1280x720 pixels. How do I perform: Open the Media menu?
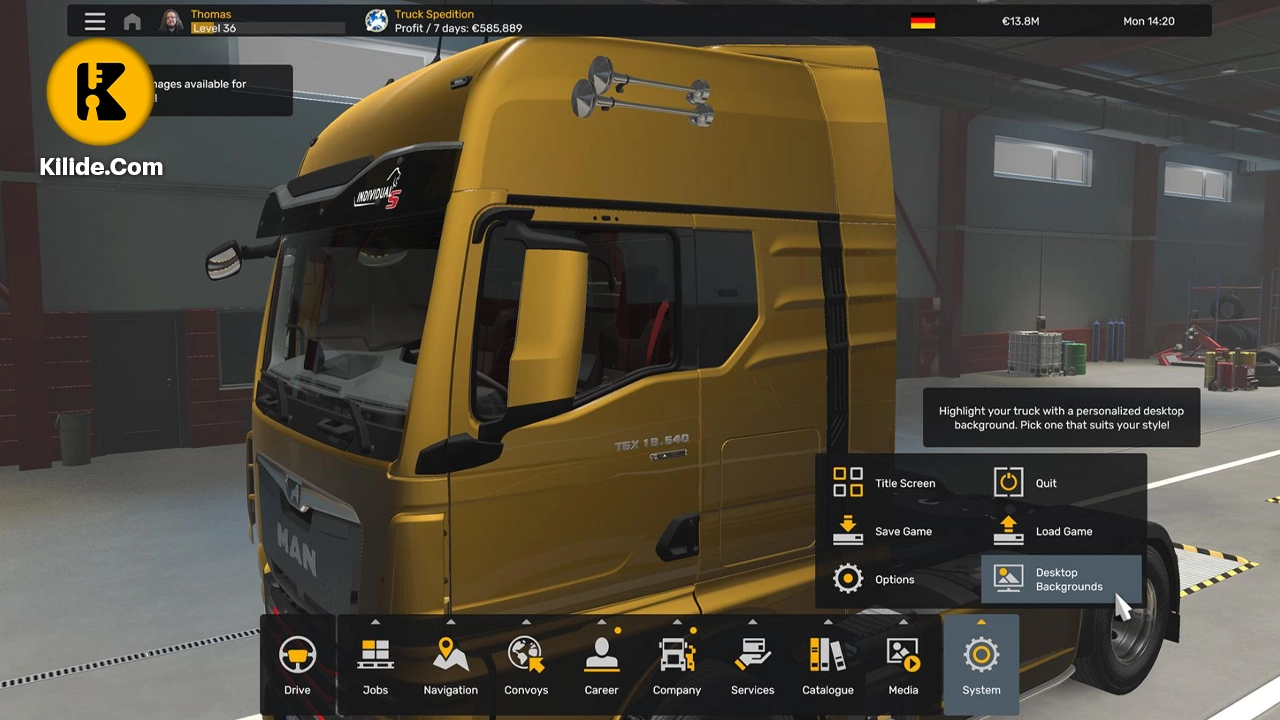click(x=903, y=665)
